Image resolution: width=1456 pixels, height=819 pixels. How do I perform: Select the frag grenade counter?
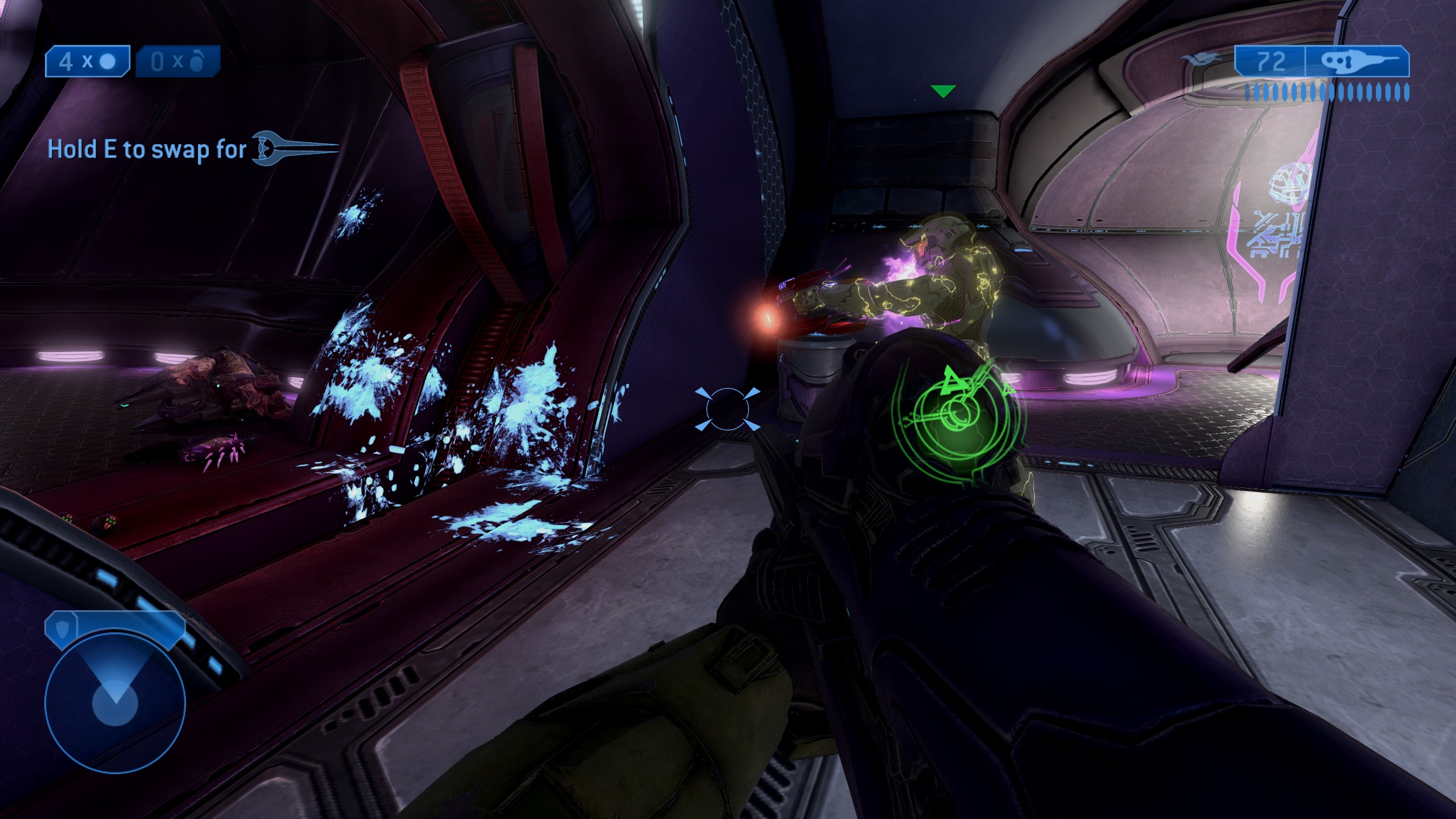177,61
